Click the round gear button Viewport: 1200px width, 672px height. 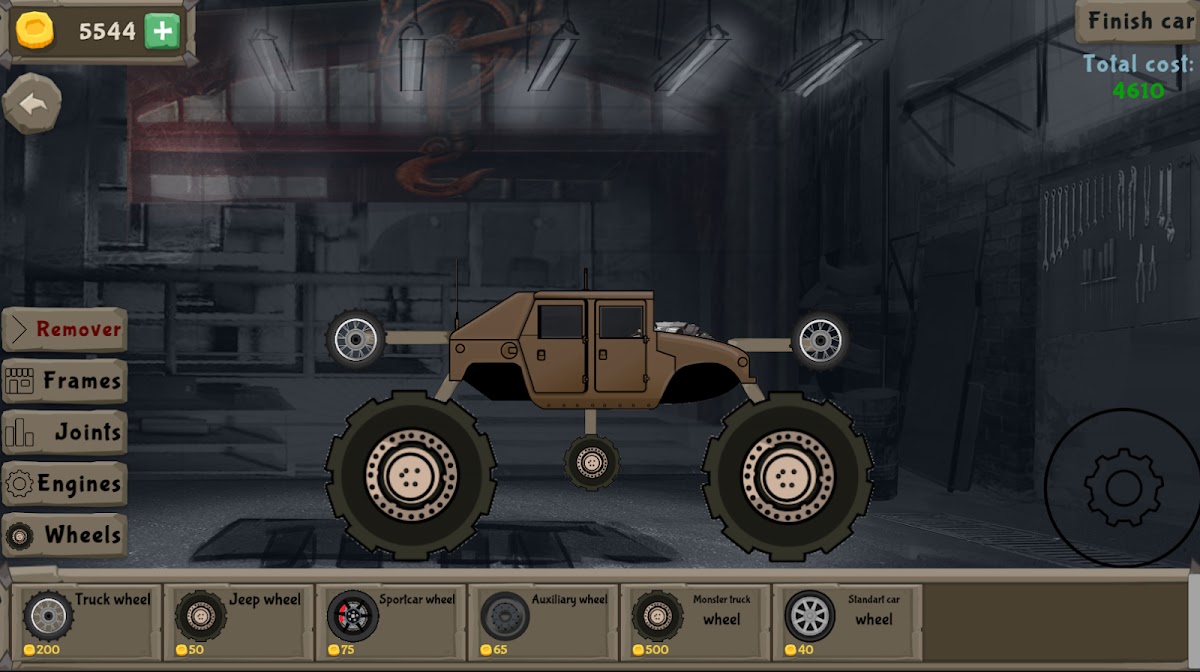pos(1122,488)
